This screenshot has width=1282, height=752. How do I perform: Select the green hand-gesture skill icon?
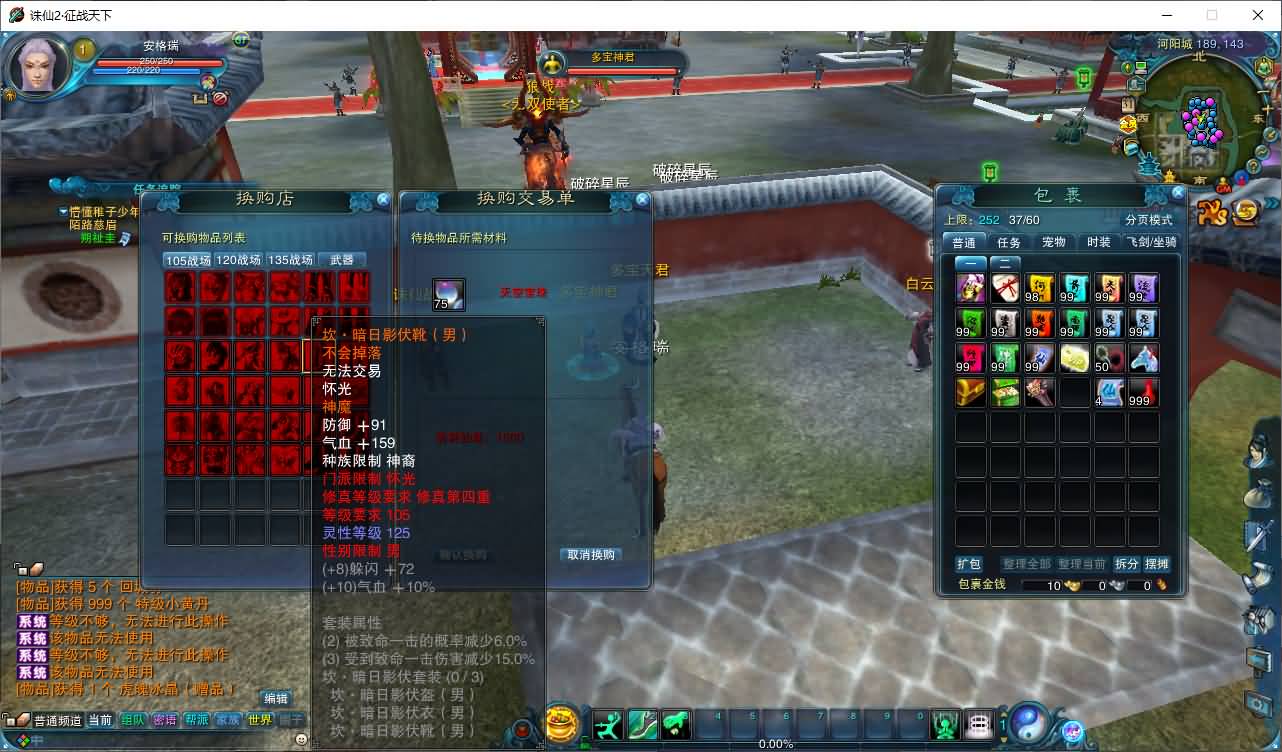coord(676,722)
